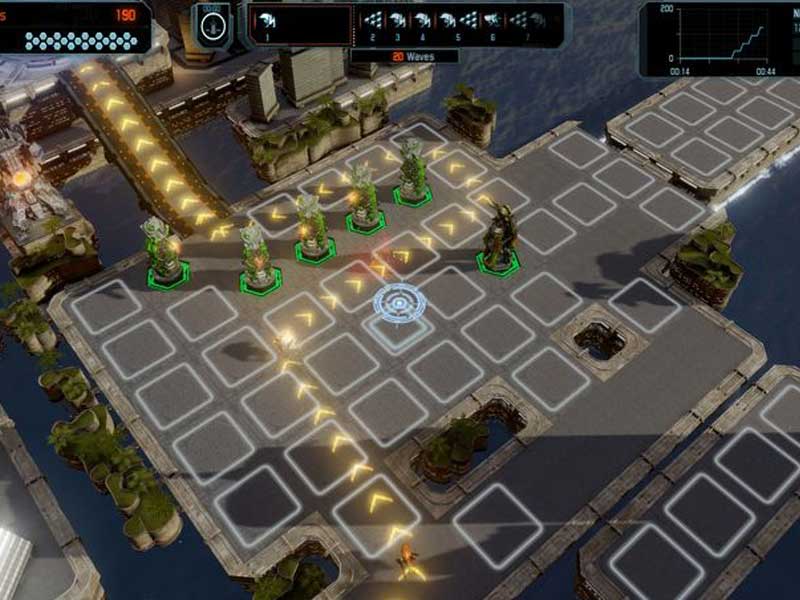The width and height of the screenshot is (800, 600).
Task: Select the wave 4 enemy icon
Action: [x=423, y=20]
